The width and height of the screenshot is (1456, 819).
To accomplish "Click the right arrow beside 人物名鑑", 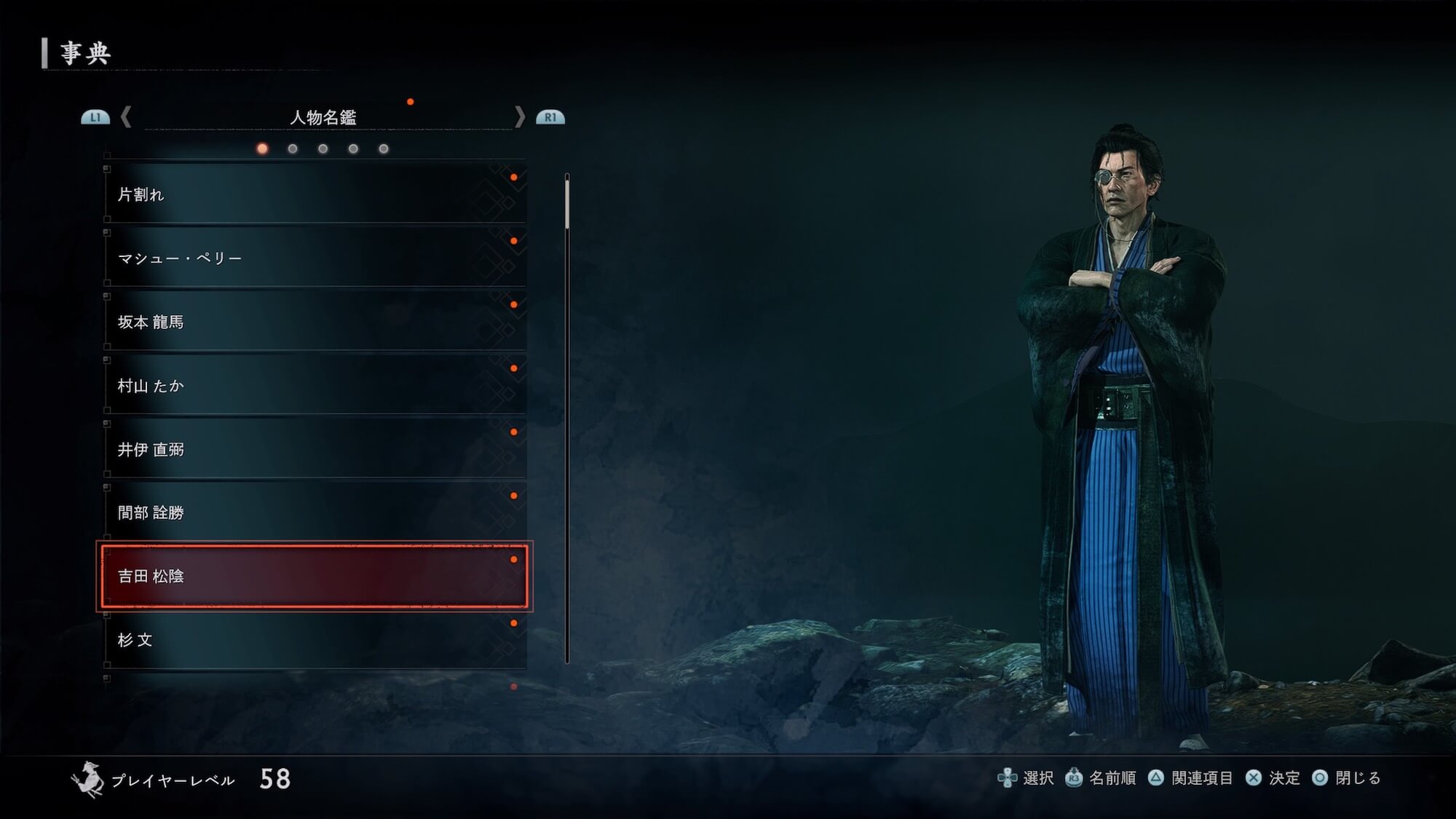I will 519,117.
